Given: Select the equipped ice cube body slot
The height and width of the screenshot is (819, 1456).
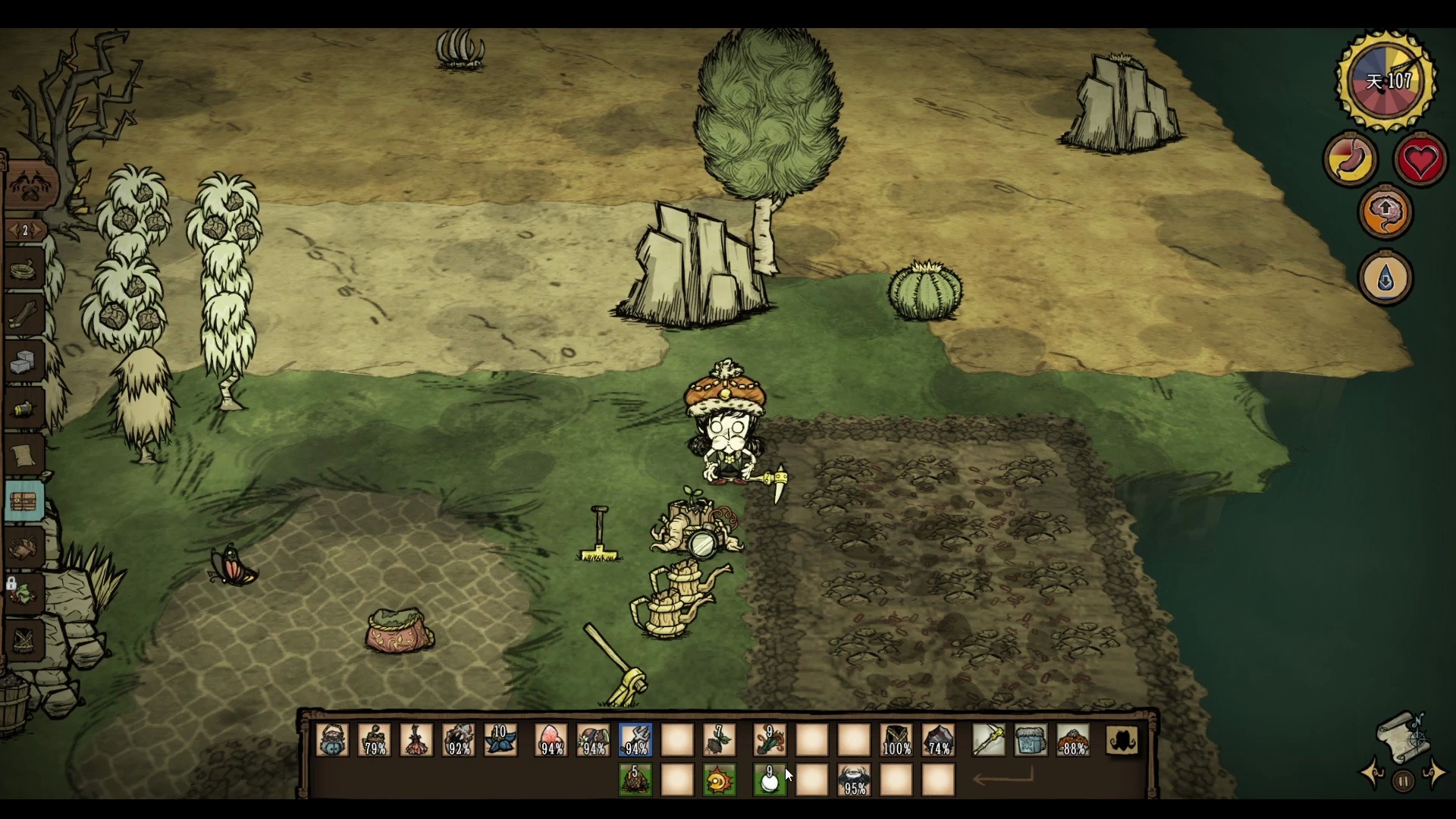Looking at the screenshot, I should click(1031, 739).
